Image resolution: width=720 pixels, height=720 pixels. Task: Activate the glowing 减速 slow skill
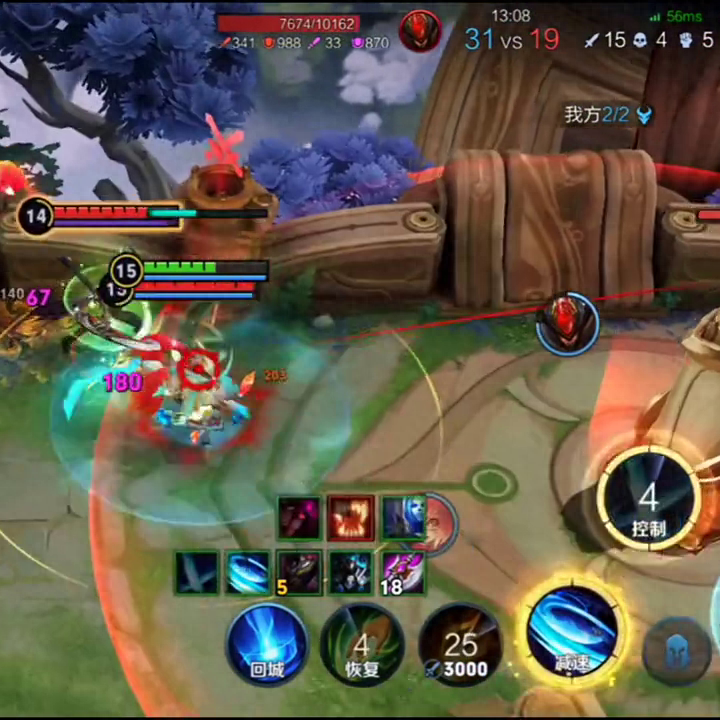coord(574,630)
